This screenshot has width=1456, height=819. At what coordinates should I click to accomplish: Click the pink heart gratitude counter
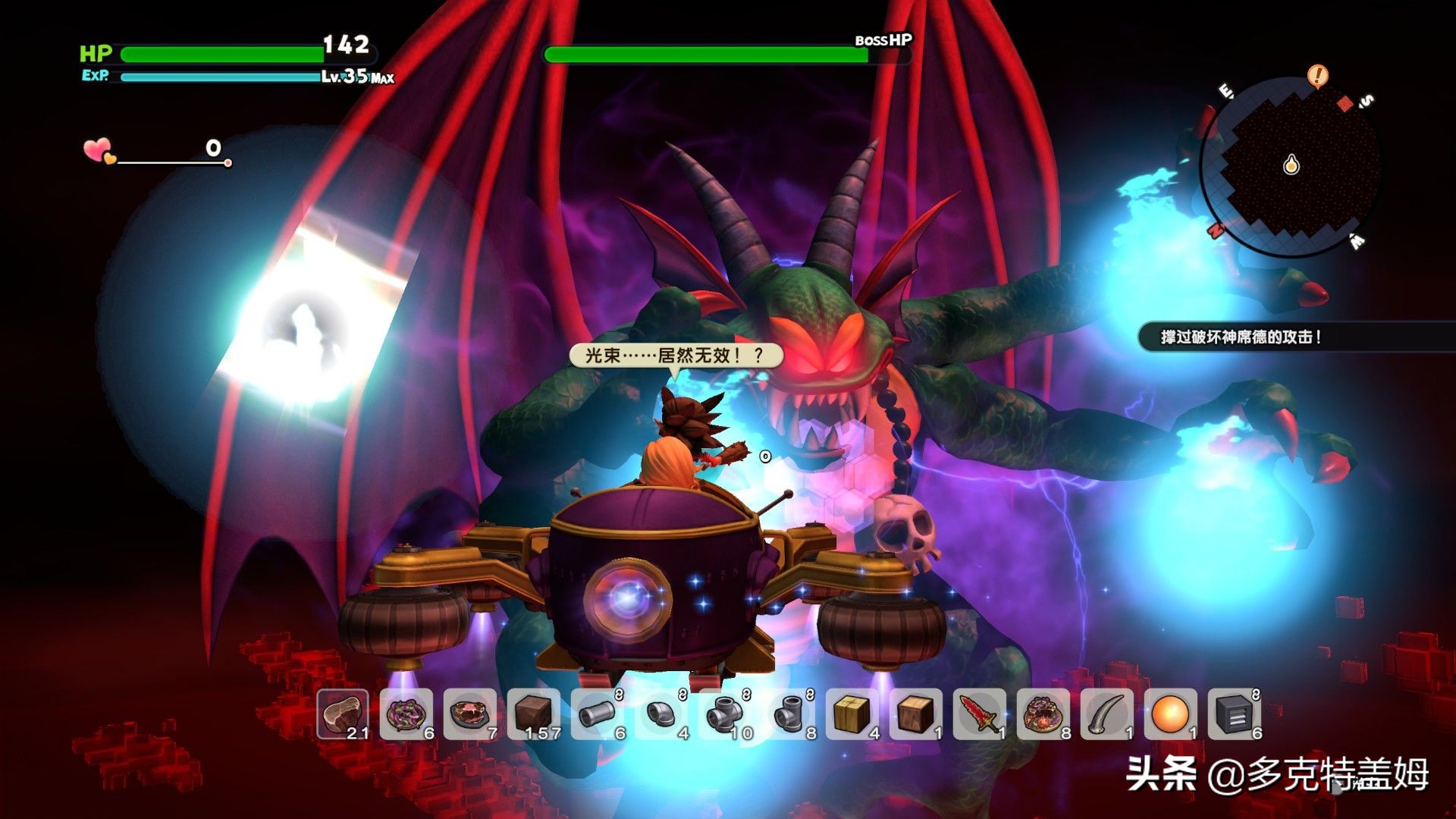(99, 151)
